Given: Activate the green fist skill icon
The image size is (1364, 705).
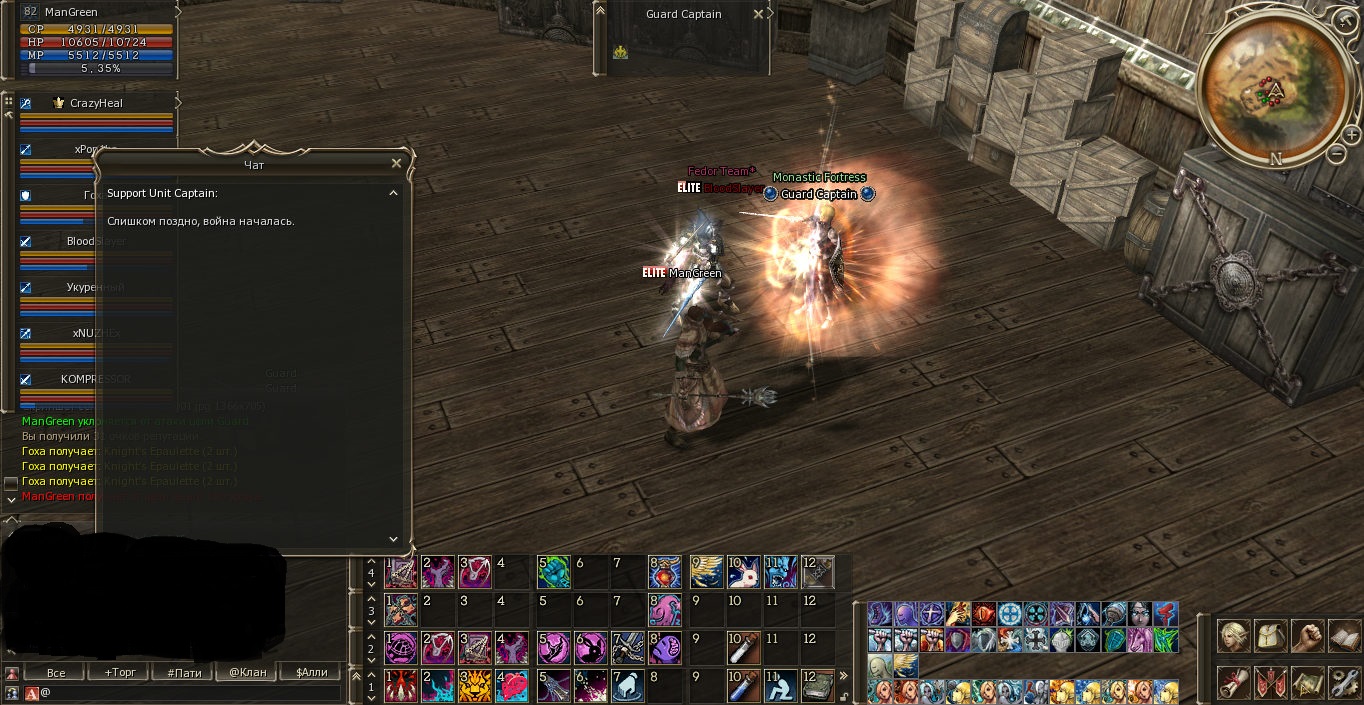Looking at the screenshot, I should [553, 572].
